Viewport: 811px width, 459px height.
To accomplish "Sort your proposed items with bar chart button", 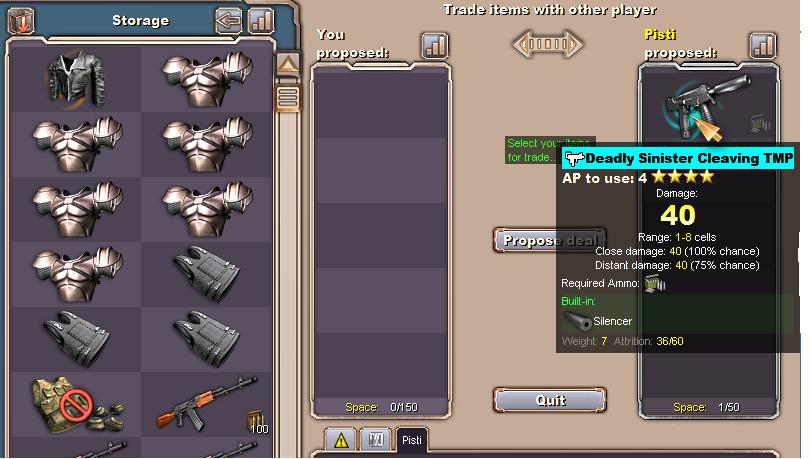I will pos(436,46).
